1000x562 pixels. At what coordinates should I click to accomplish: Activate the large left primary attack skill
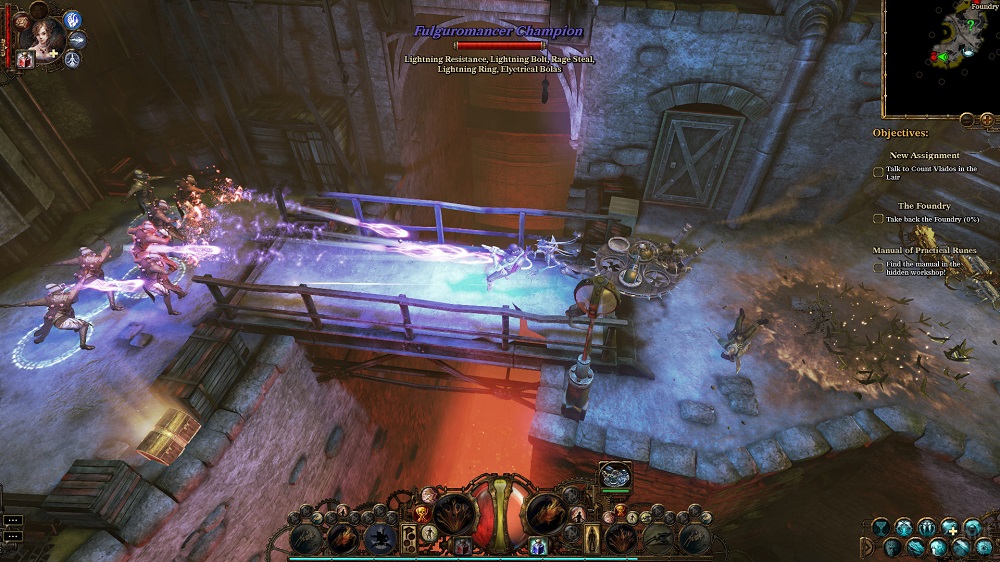[453, 513]
